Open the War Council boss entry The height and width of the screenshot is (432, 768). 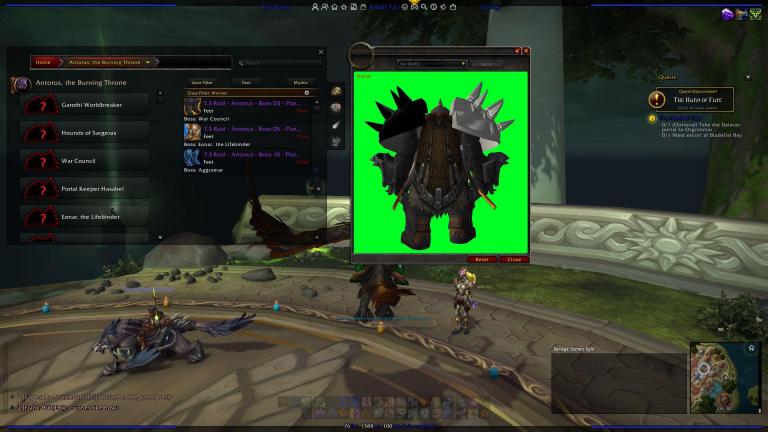point(84,160)
